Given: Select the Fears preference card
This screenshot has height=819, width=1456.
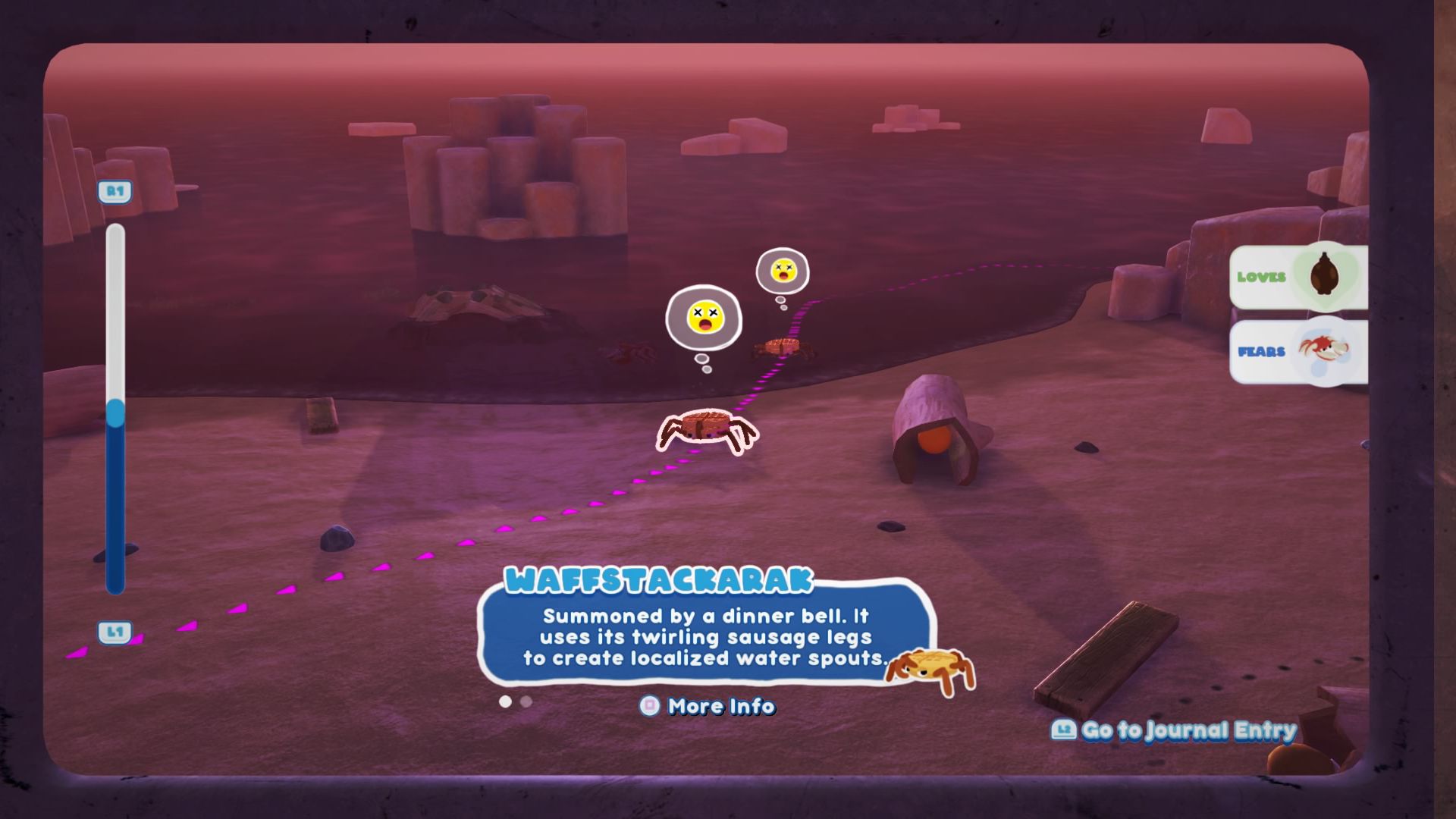Looking at the screenshot, I should point(1298,351).
